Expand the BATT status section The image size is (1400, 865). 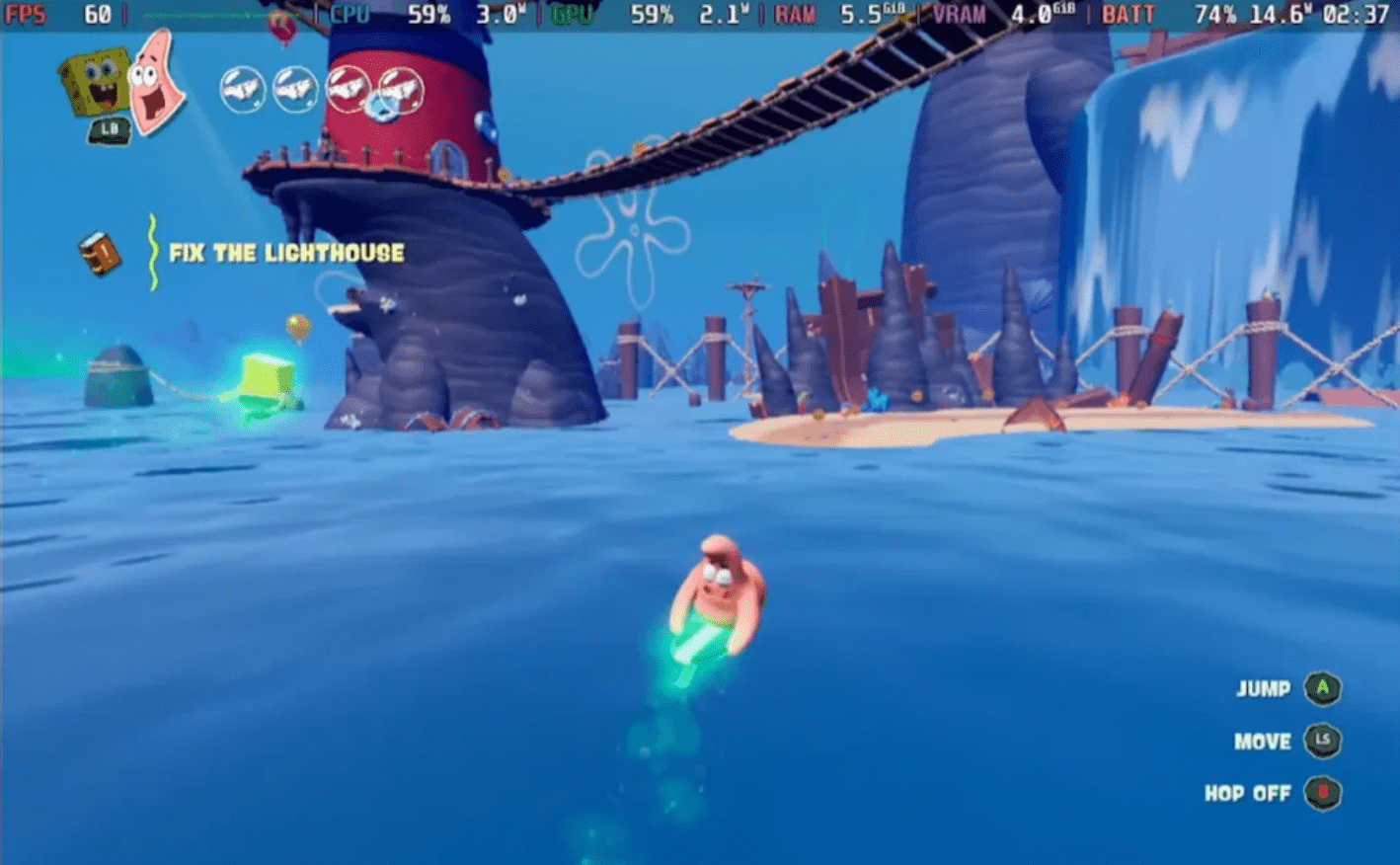point(1128,13)
